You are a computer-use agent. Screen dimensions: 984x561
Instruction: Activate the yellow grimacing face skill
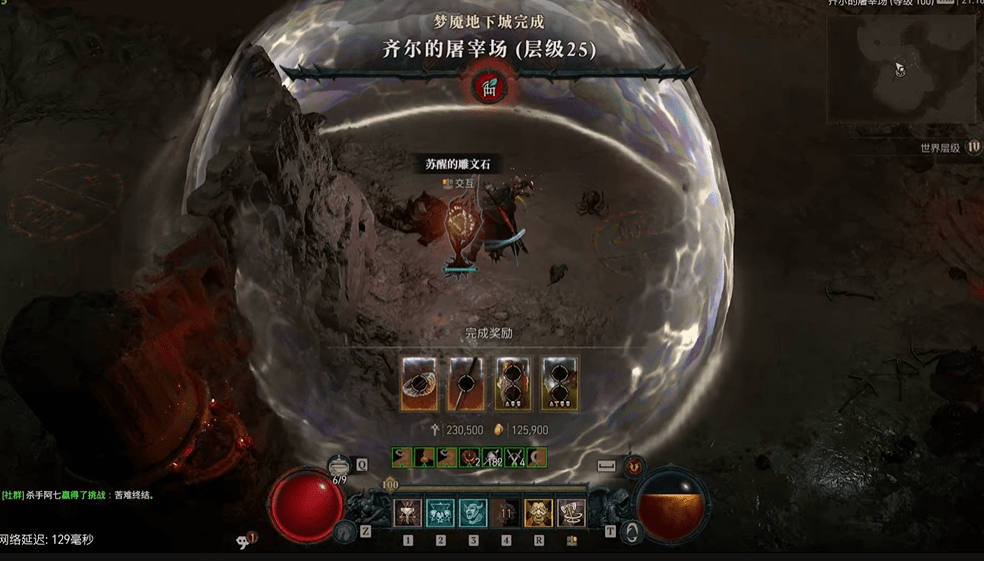(x=538, y=513)
